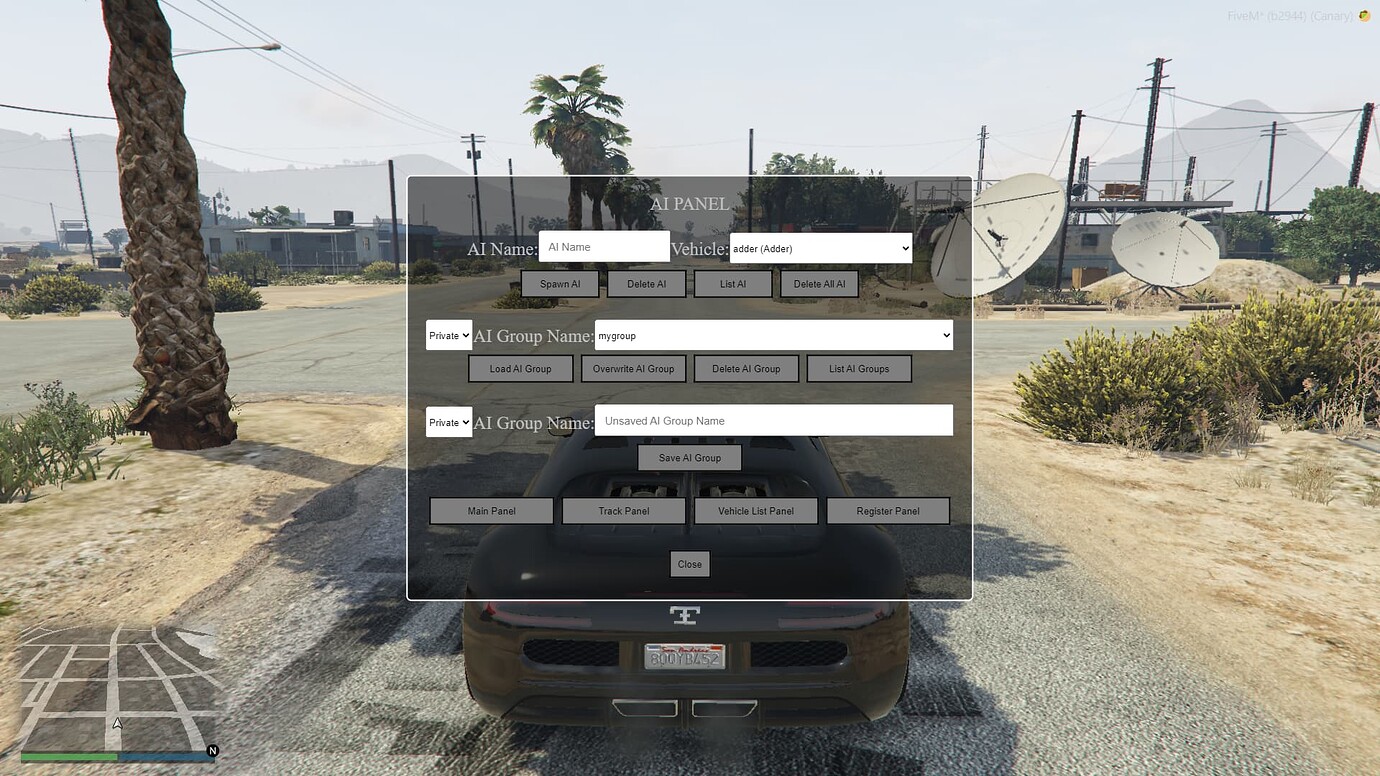Open the mygroup AI Group Name dropdown
1380x776 pixels.
pos(772,335)
